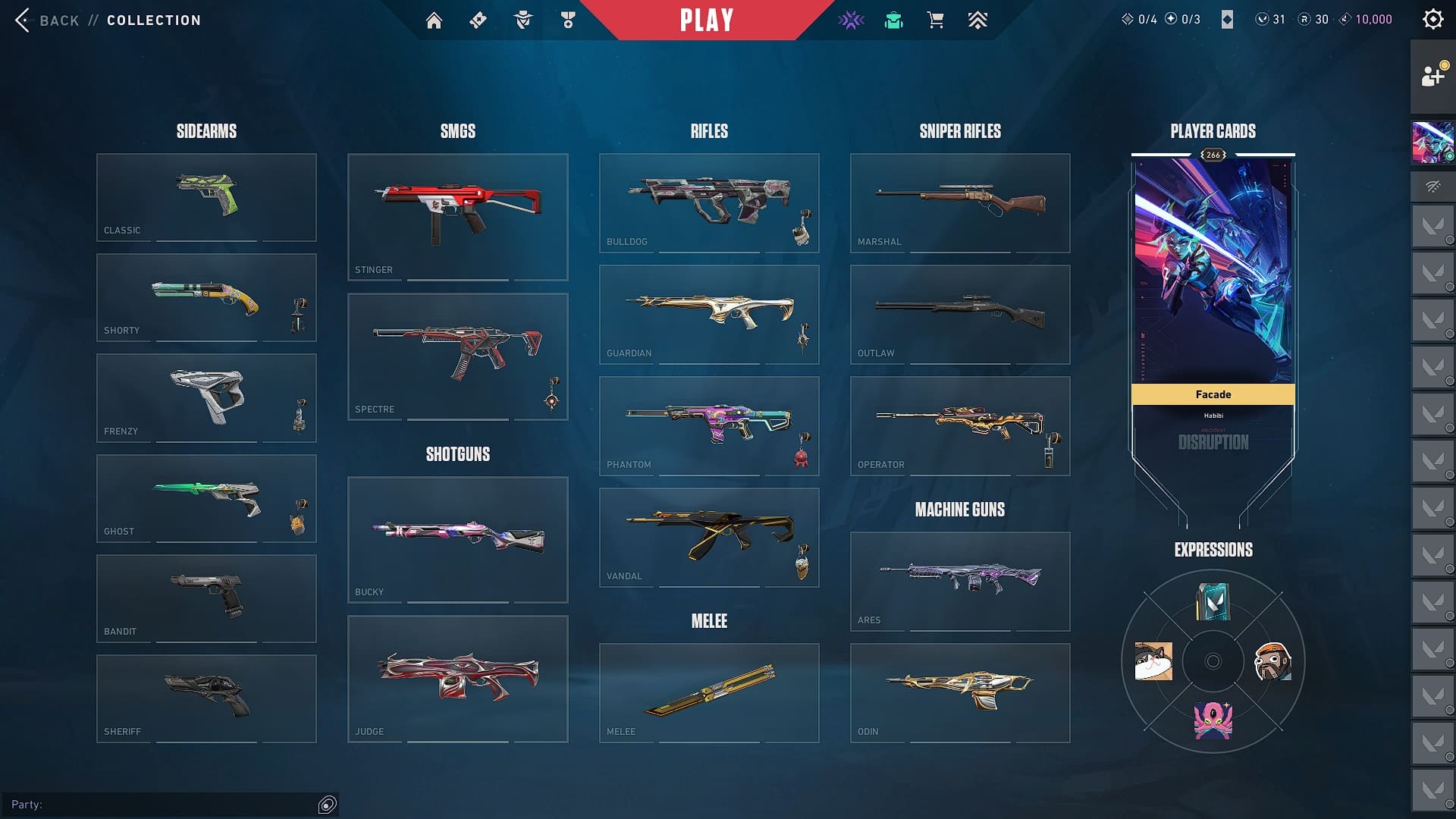The width and height of the screenshot is (1456, 819).
Task: Add a friend via social panel icon
Action: coord(1432,77)
